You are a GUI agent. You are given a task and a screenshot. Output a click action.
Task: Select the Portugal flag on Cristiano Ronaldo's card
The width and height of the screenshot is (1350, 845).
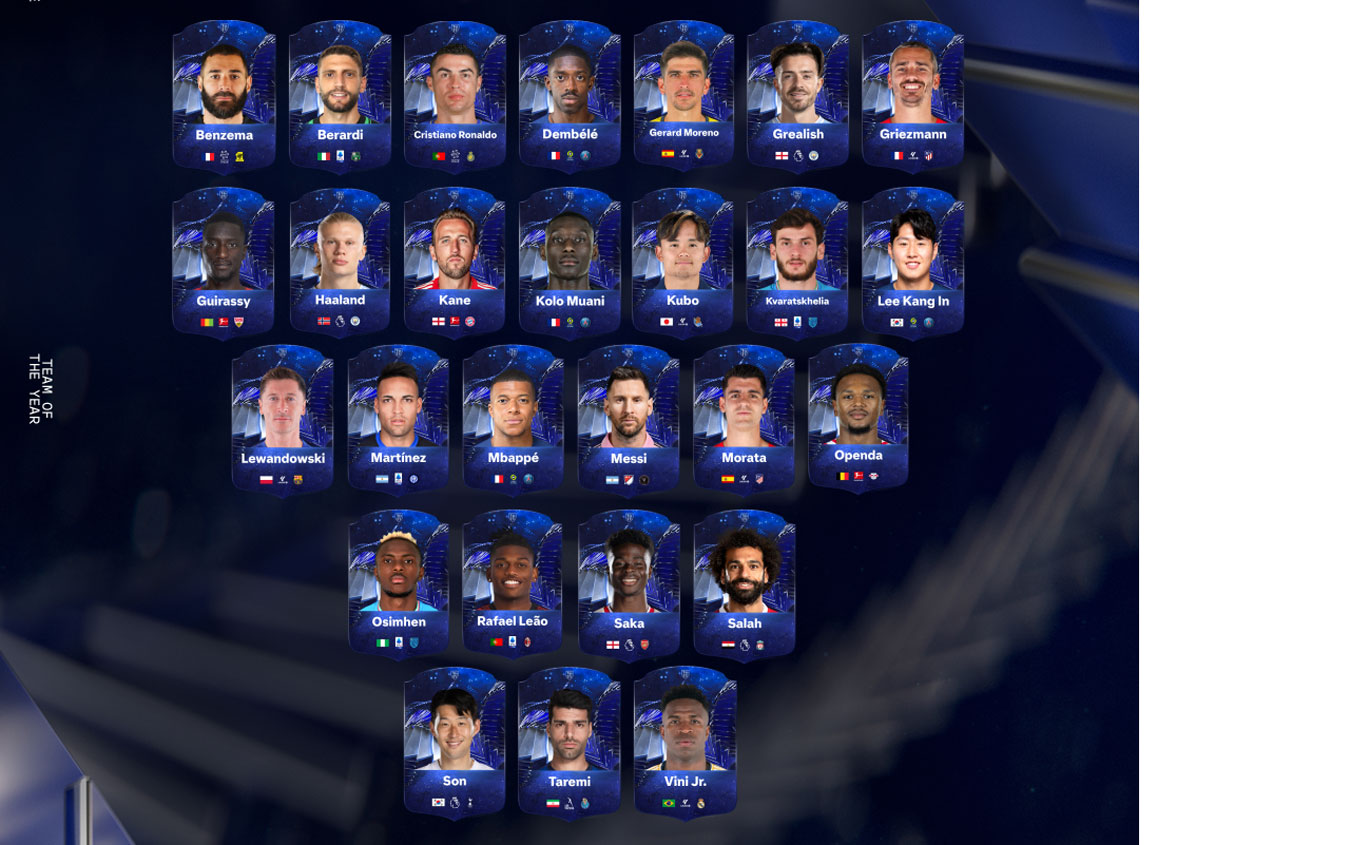tap(437, 157)
